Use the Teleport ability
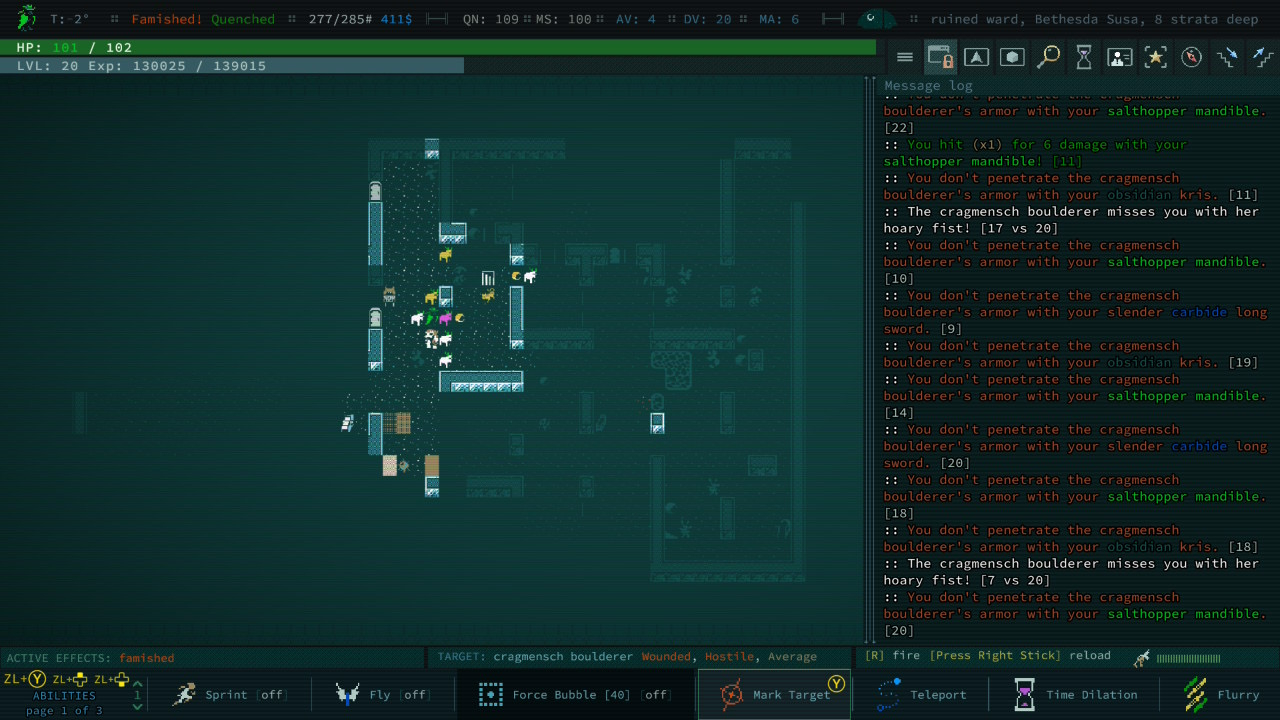 click(x=920, y=695)
